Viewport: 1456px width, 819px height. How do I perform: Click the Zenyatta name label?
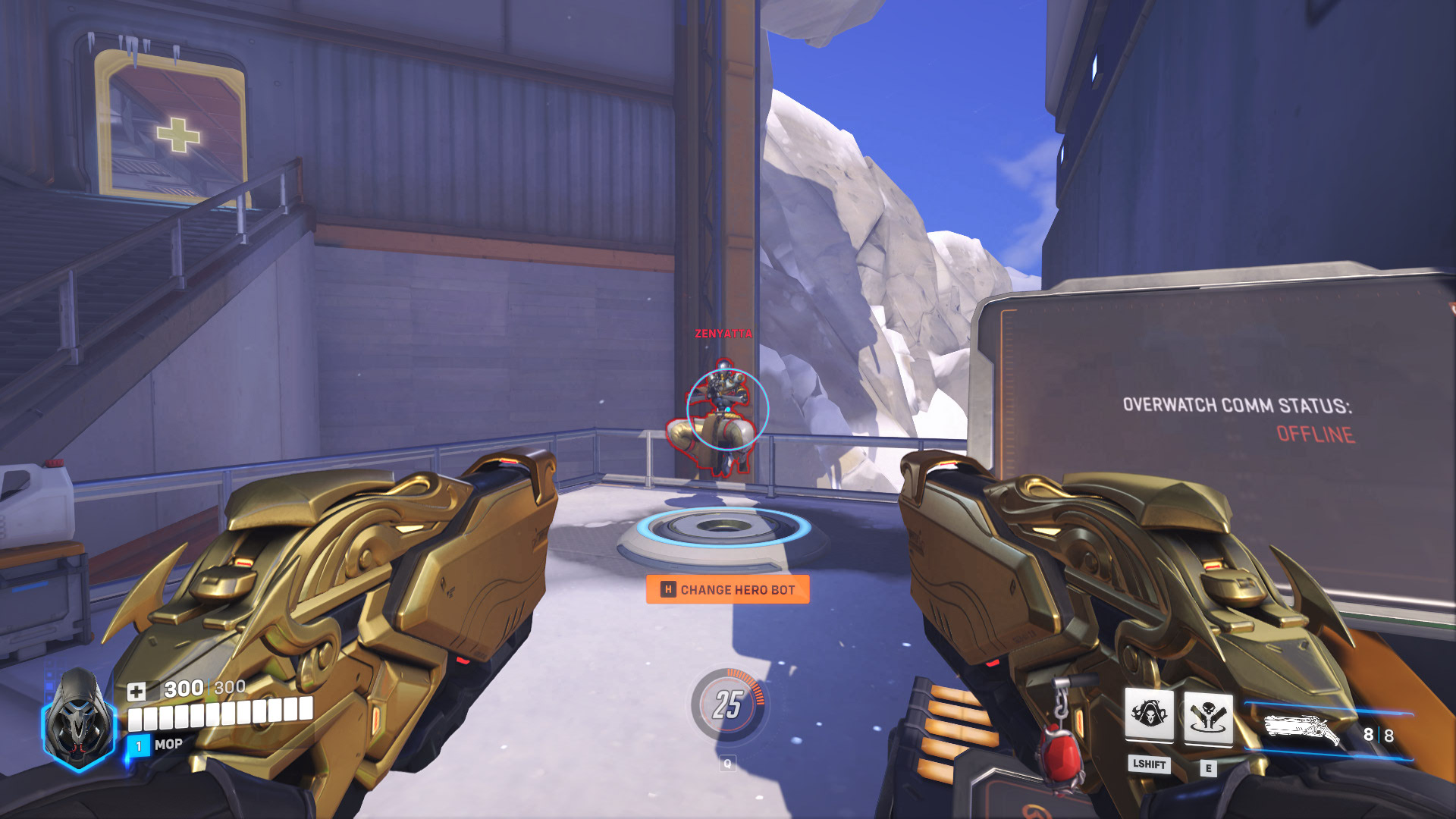(x=722, y=332)
